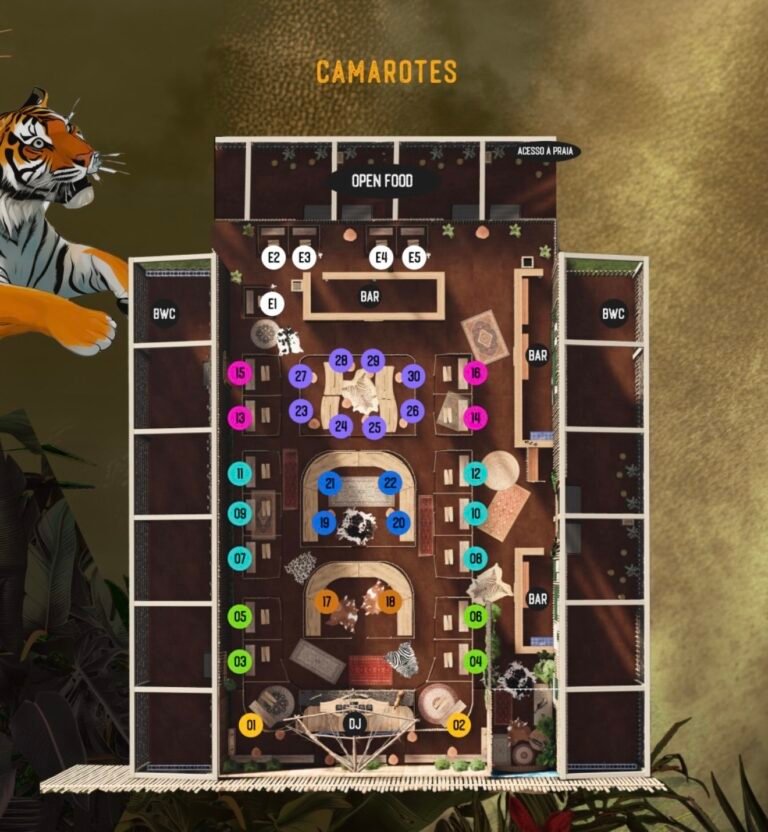Select the DJ booth marker
The height and width of the screenshot is (832, 768).
pos(353,723)
